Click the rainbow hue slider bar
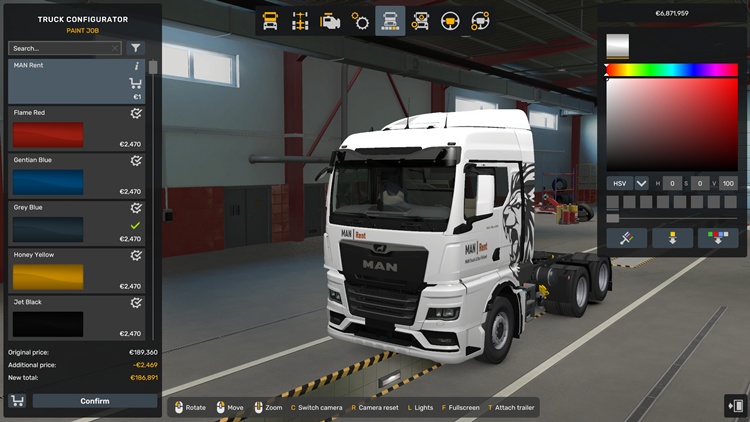 (x=671, y=70)
